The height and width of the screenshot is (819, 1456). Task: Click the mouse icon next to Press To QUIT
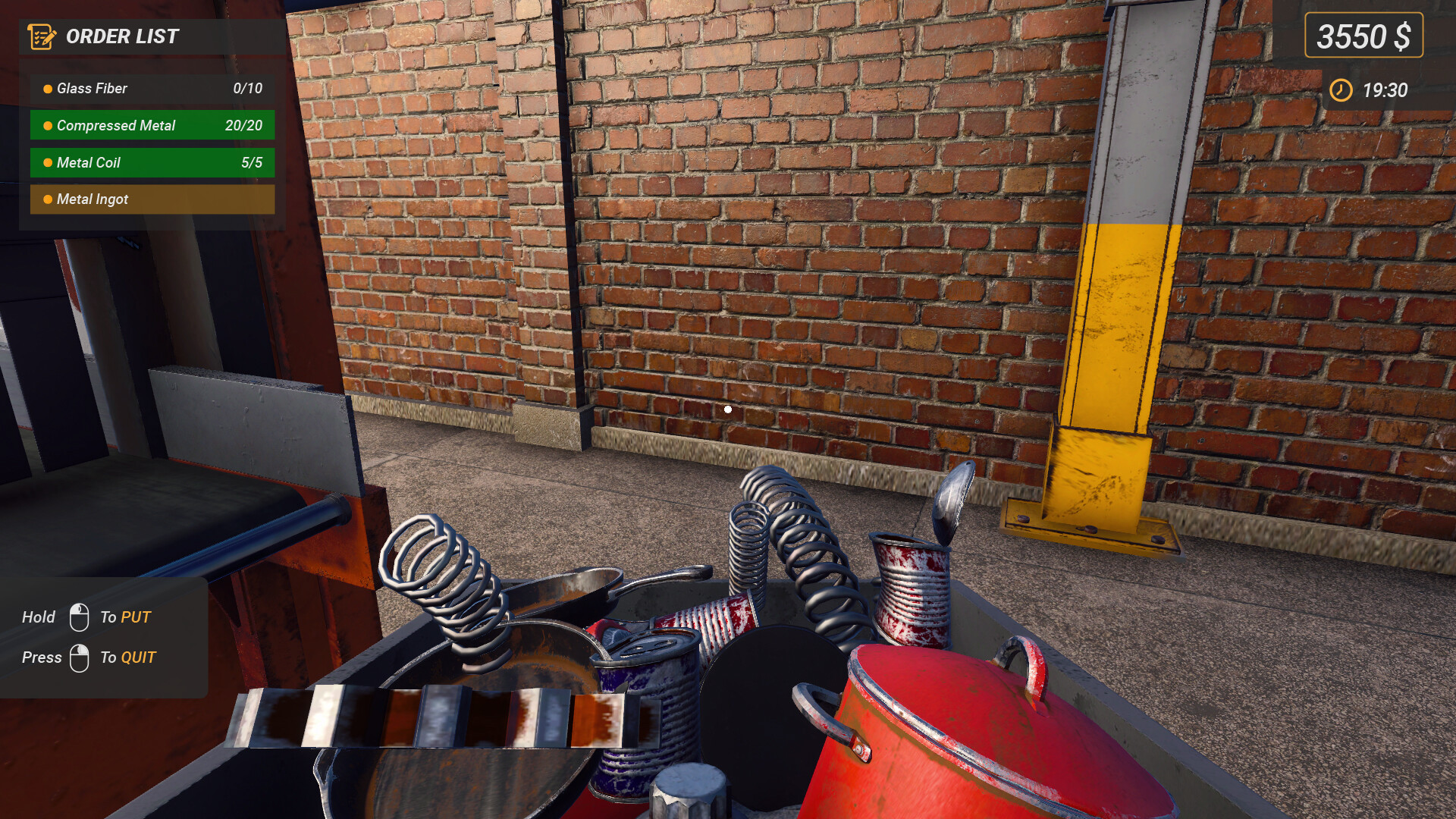79,657
